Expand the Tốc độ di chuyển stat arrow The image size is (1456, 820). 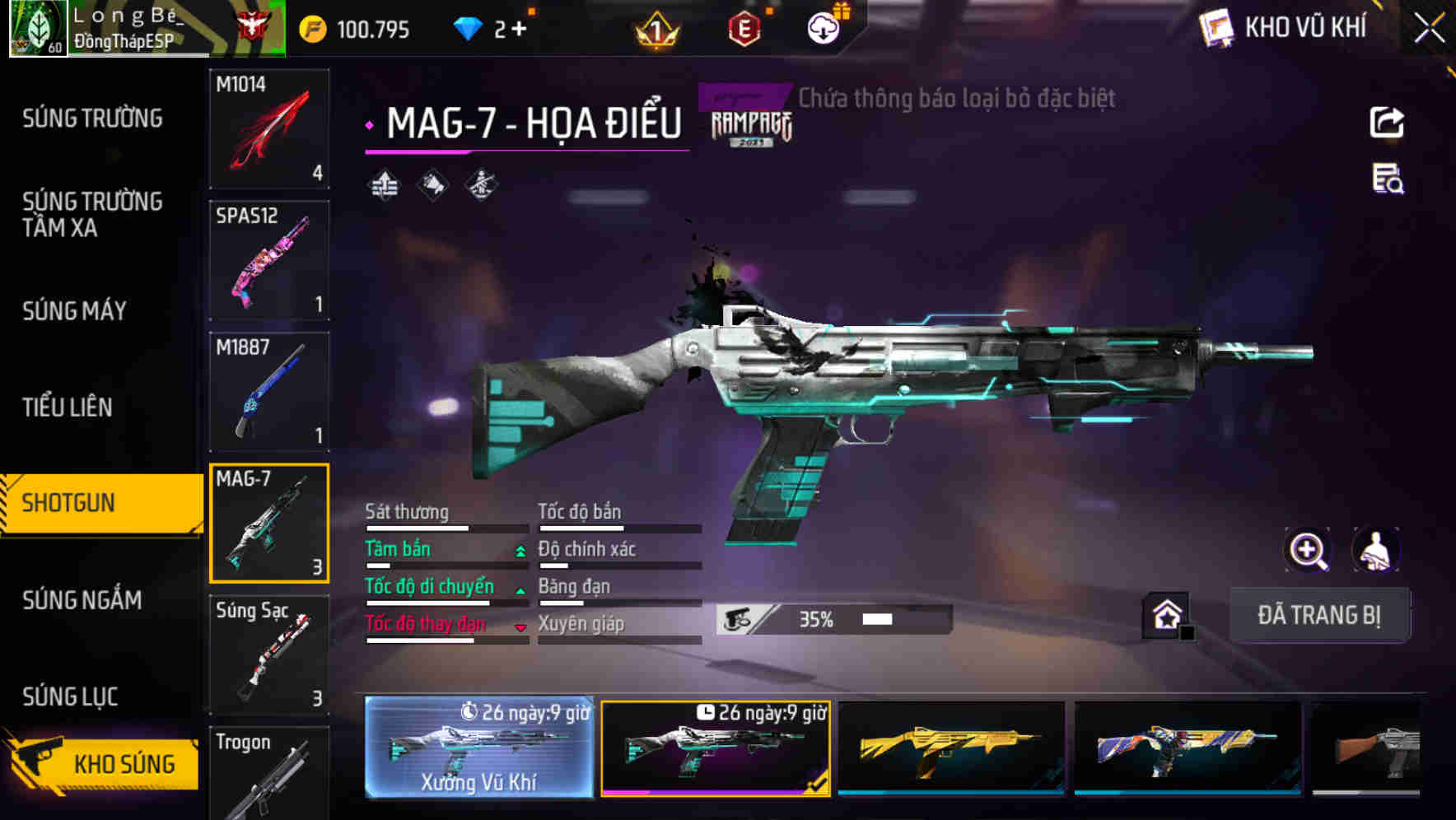(x=519, y=590)
